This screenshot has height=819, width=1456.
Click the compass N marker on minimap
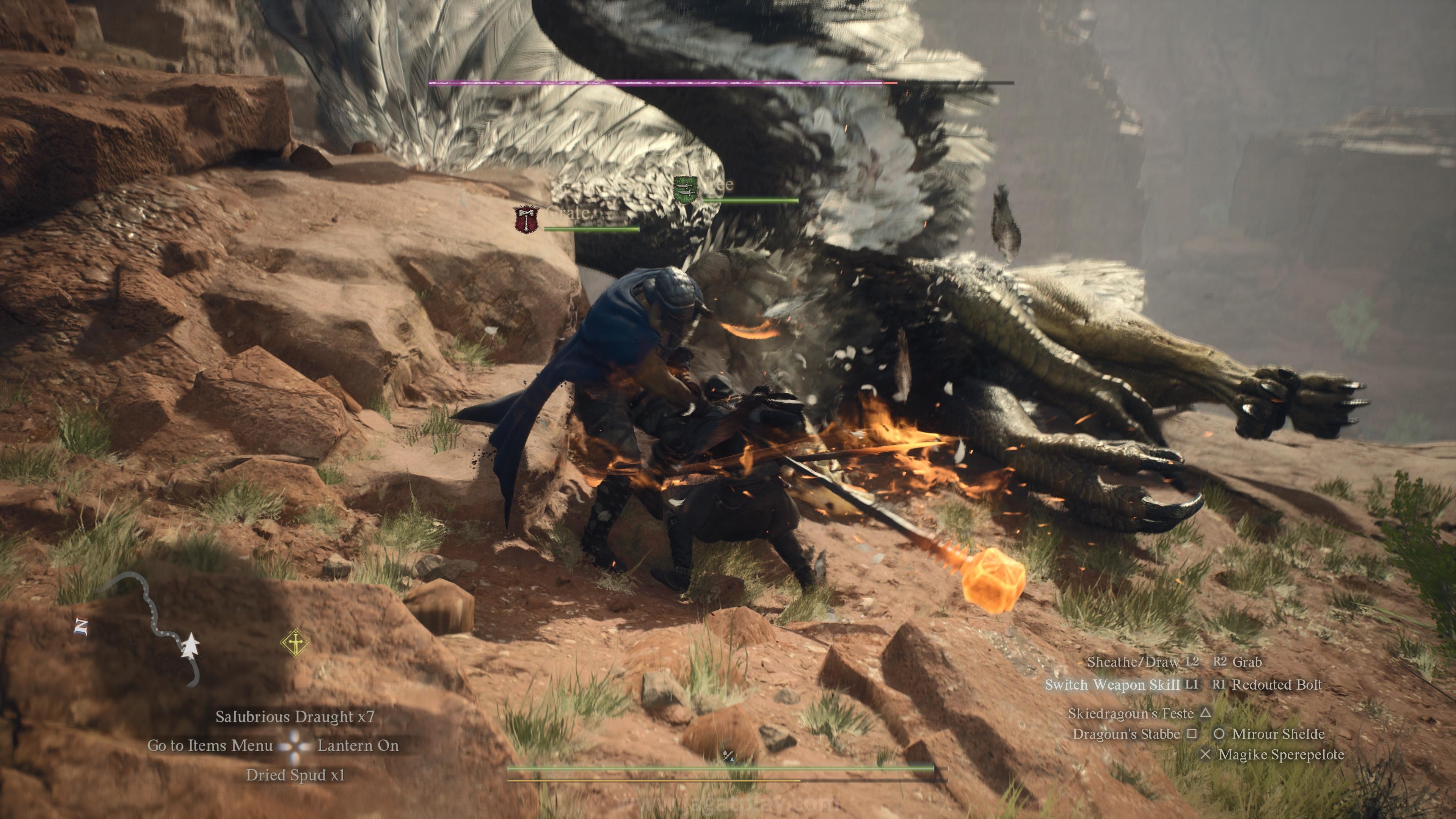(x=82, y=627)
